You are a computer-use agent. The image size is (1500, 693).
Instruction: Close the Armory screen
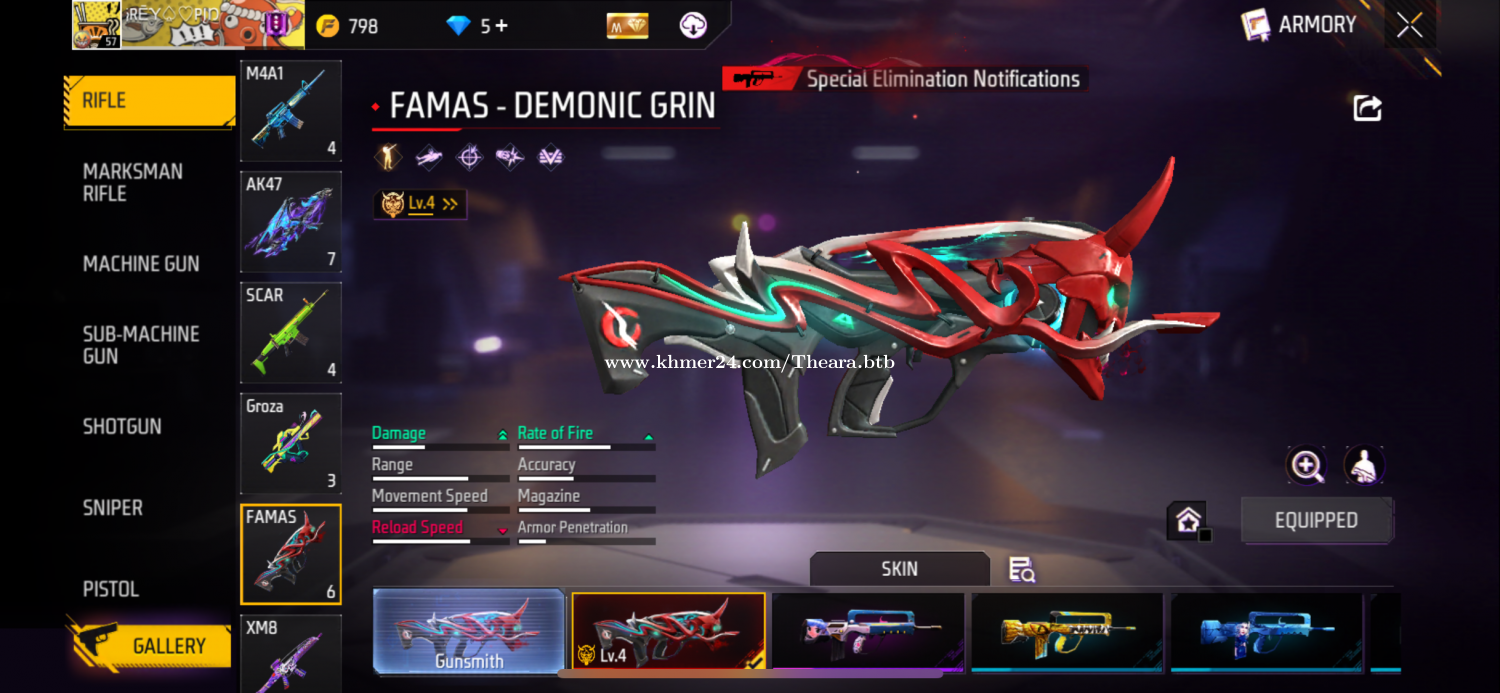point(1410,25)
